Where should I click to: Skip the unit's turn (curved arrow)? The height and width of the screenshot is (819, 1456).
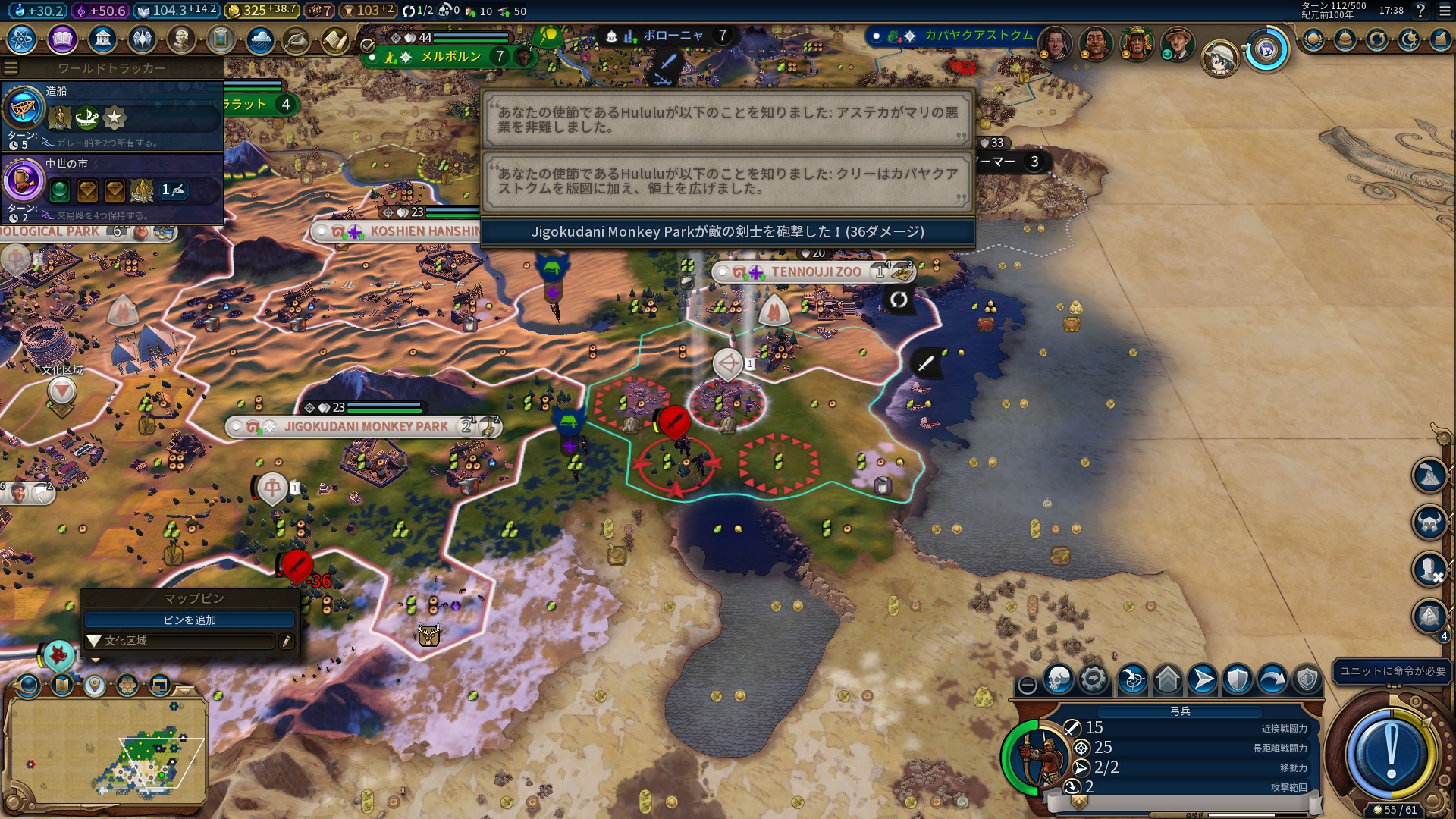pos(1272,679)
